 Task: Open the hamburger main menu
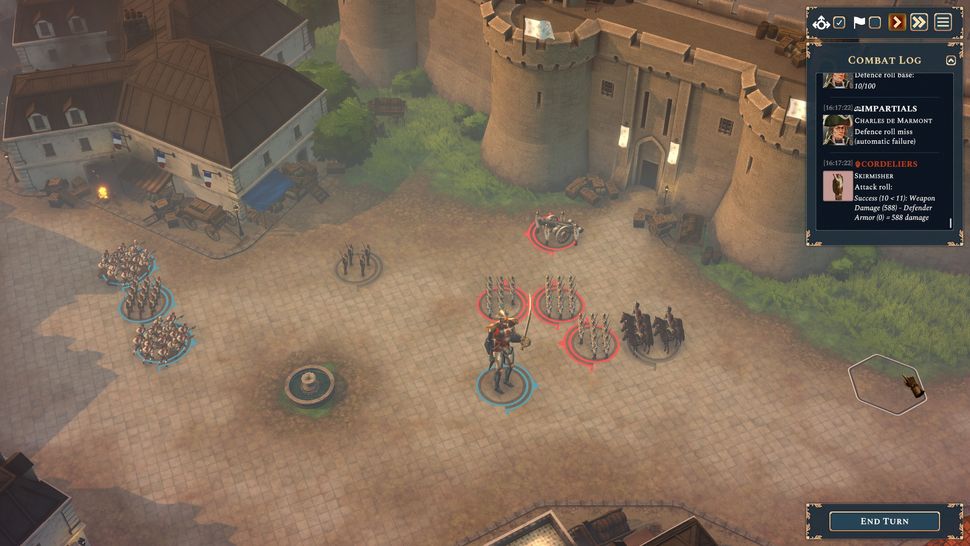pos(943,22)
